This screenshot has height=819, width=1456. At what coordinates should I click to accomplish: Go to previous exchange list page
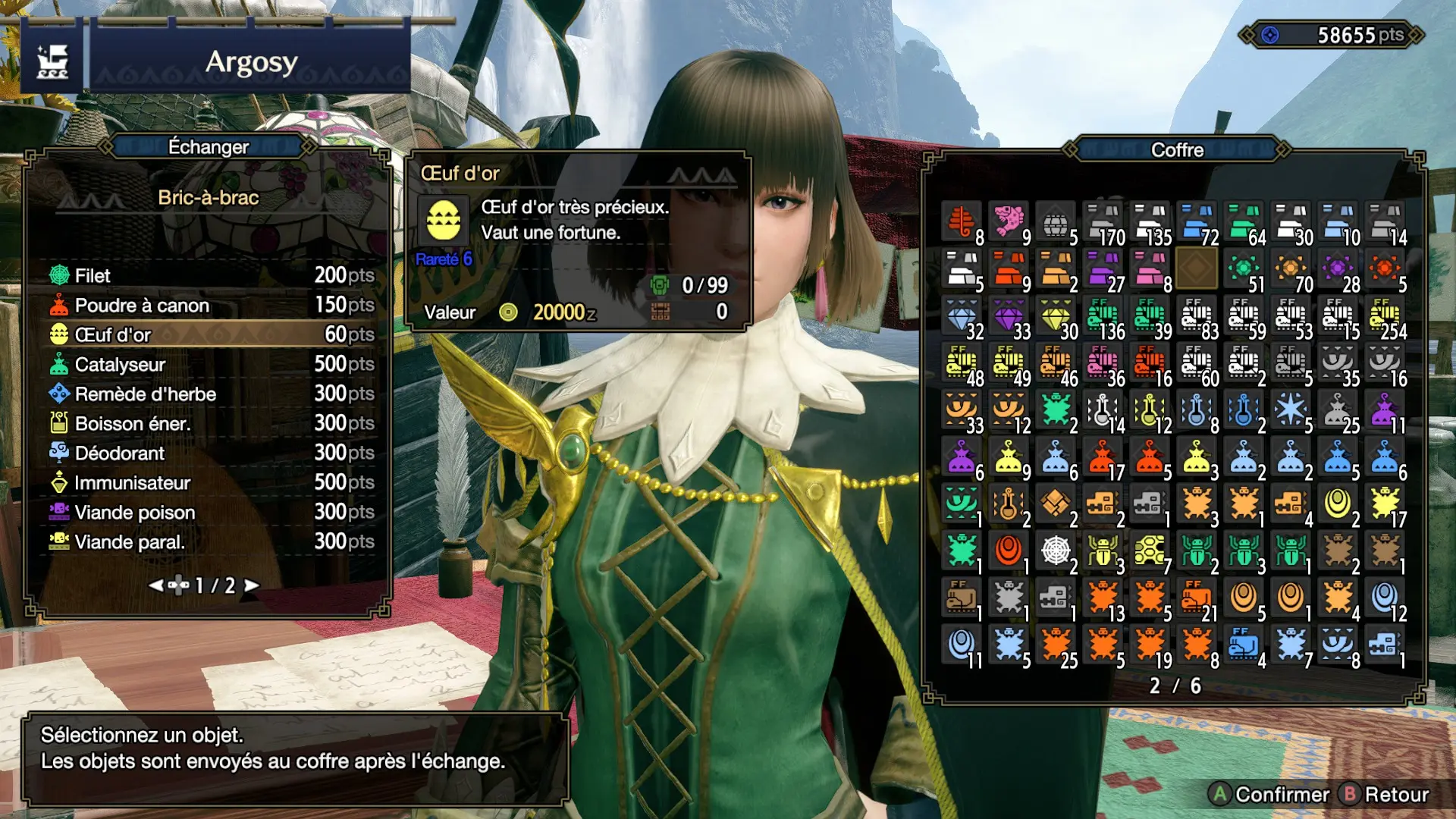point(156,585)
